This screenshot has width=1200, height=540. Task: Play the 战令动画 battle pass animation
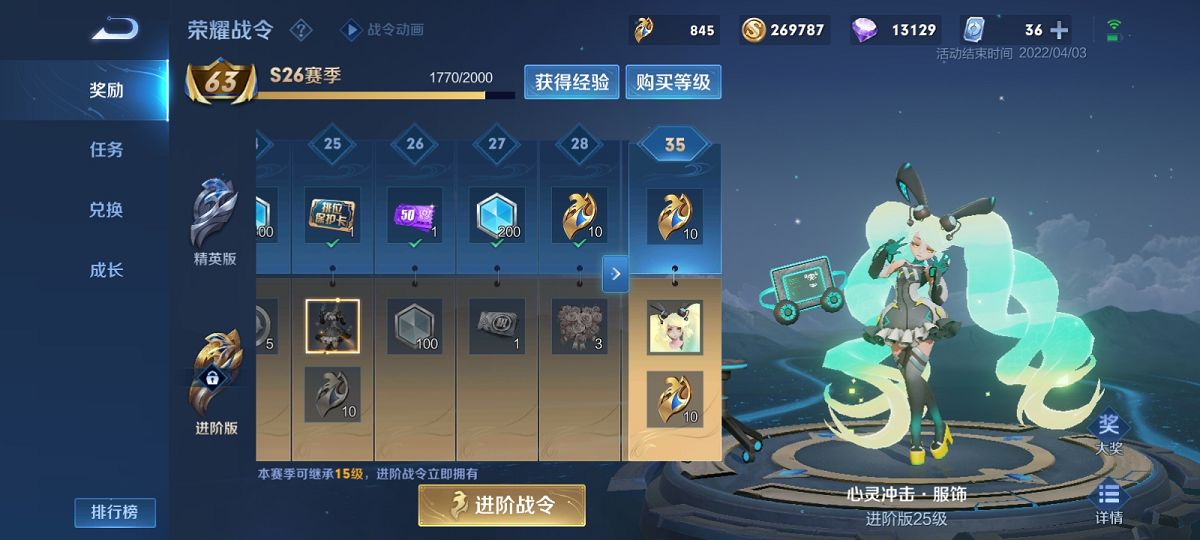[x=384, y=30]
